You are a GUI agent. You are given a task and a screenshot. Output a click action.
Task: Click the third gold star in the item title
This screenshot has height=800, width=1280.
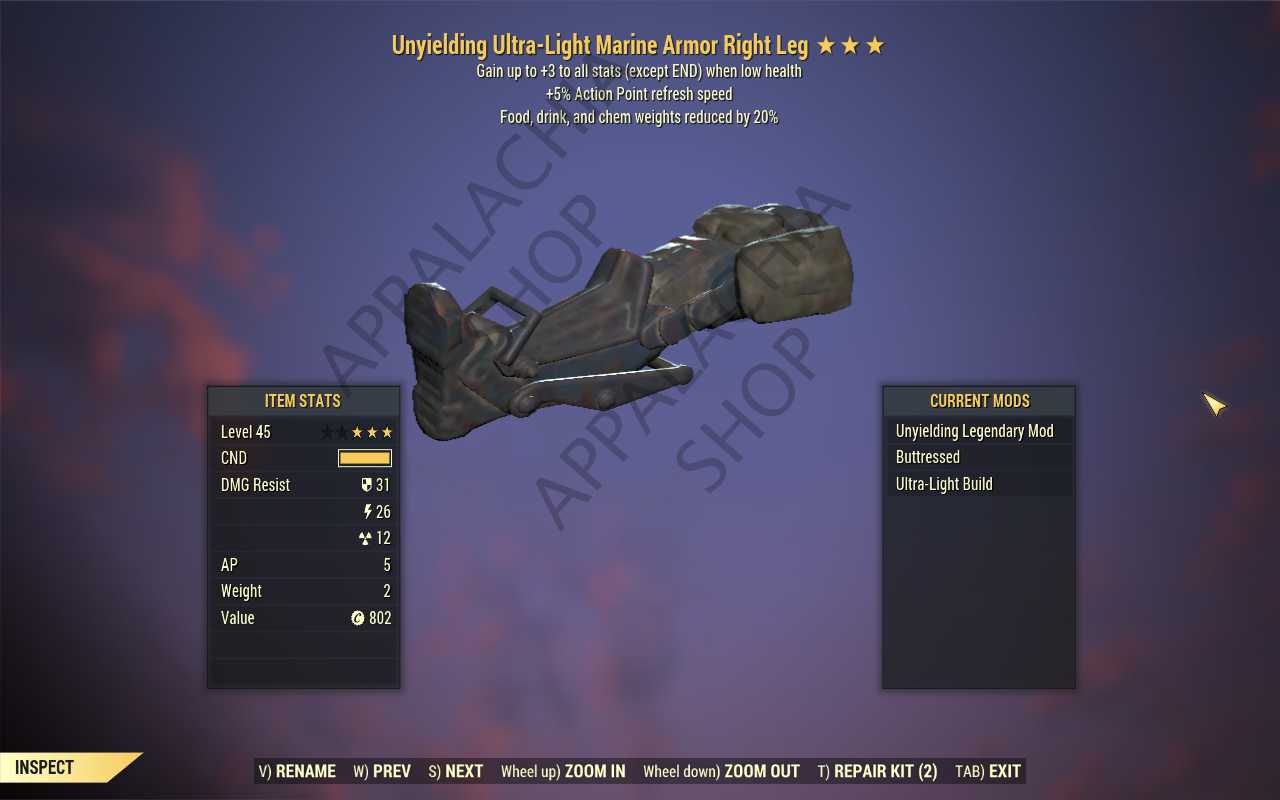coord(875,45)
